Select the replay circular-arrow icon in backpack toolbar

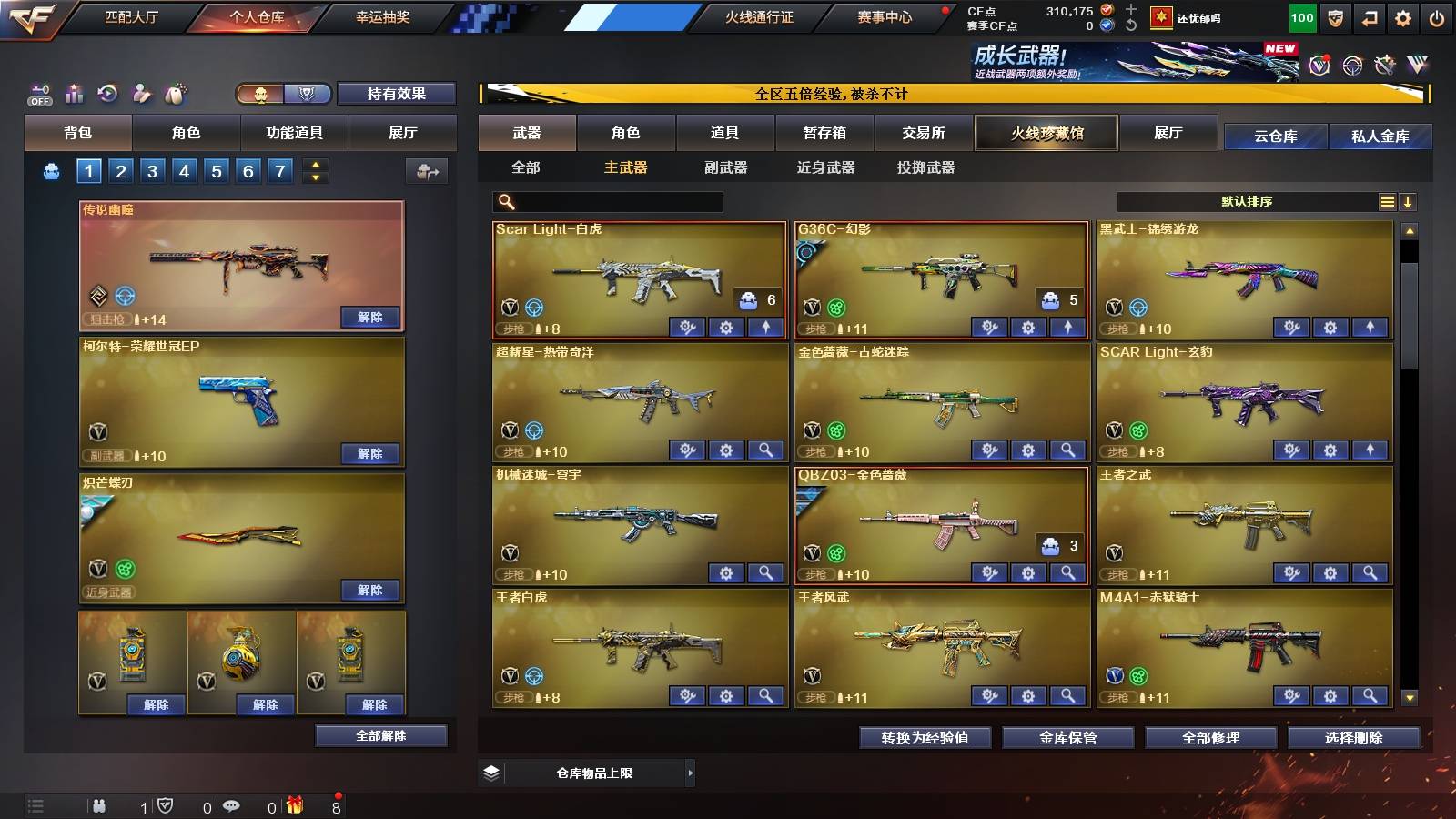pyautogui.click(x=106, y=93)
